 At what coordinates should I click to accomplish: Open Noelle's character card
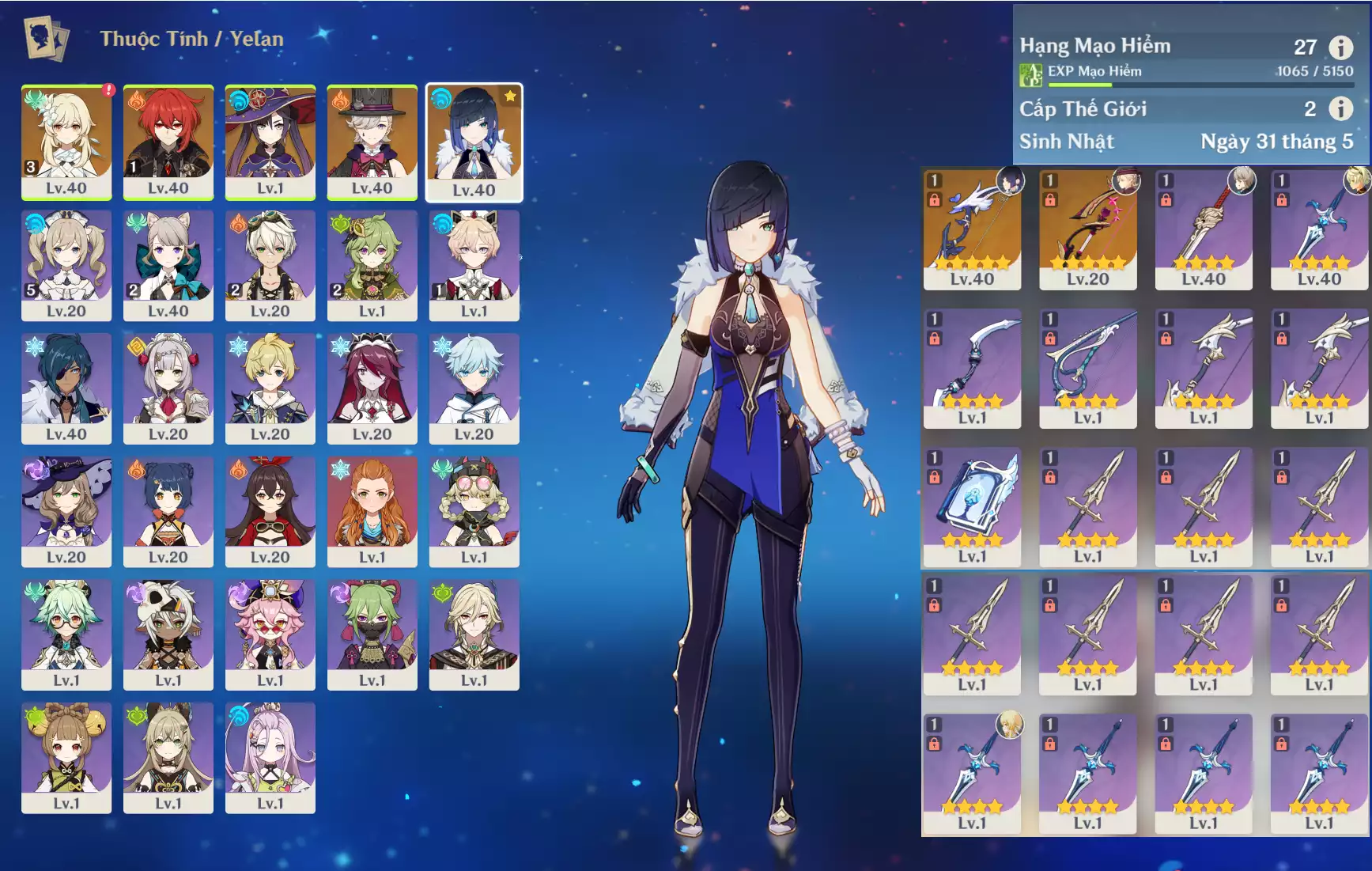[x=168, y=388]
